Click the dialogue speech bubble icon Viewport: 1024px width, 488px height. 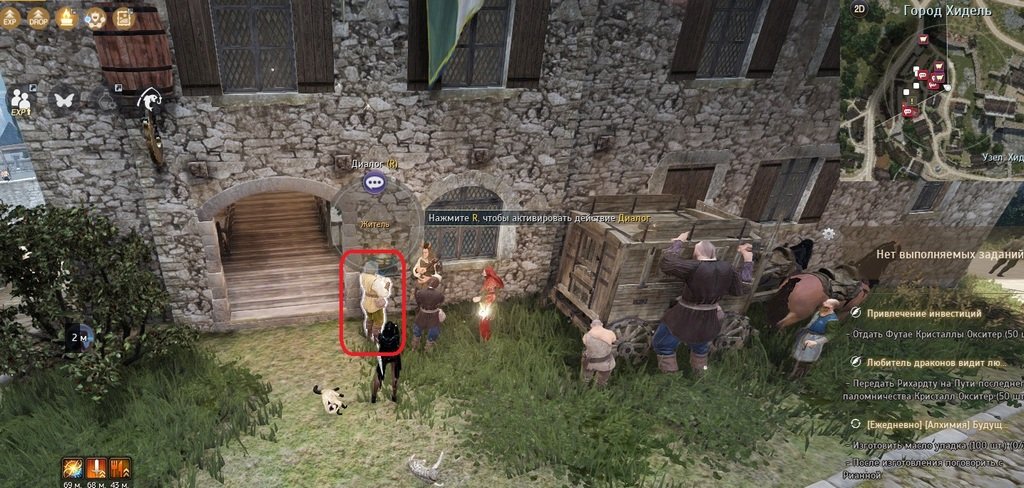374,182
